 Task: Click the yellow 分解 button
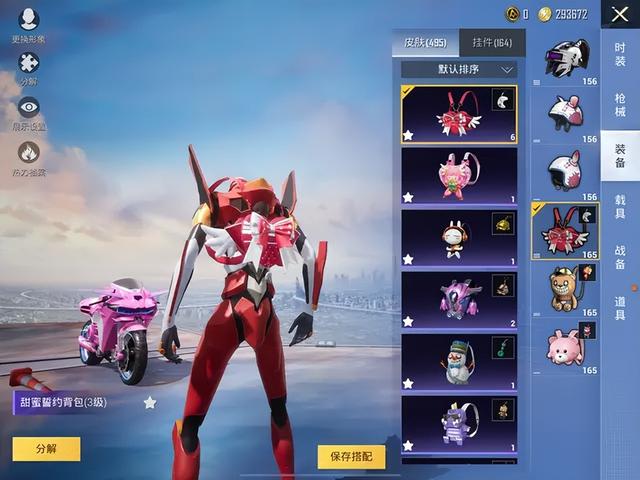point(46,449)
